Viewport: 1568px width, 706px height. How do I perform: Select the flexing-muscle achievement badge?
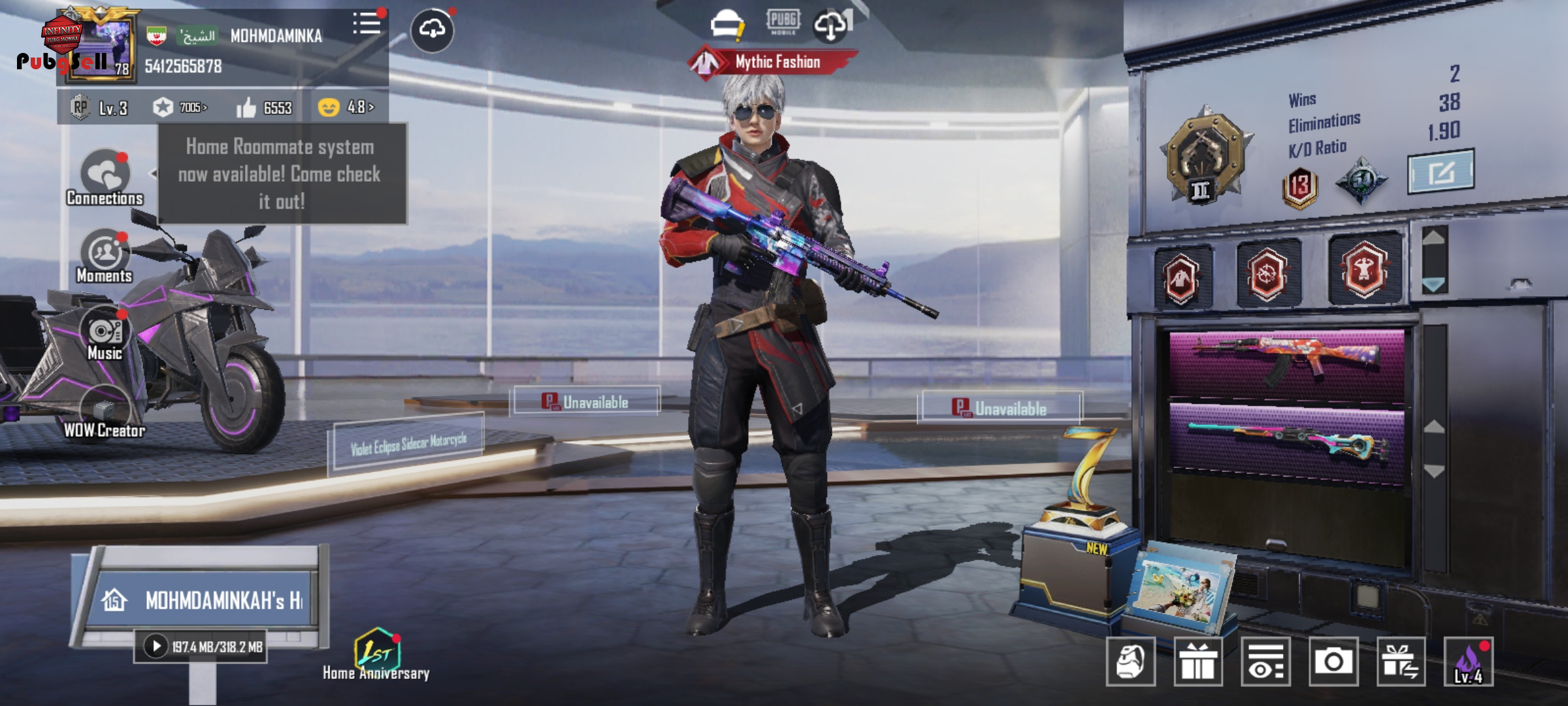pyautogui.click(x=1364, y=269)
